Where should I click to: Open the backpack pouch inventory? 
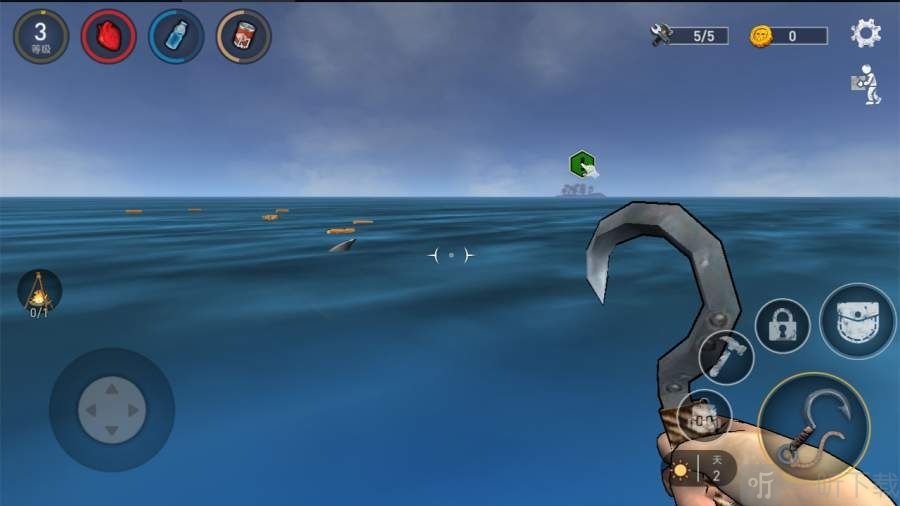click(857, 321)
